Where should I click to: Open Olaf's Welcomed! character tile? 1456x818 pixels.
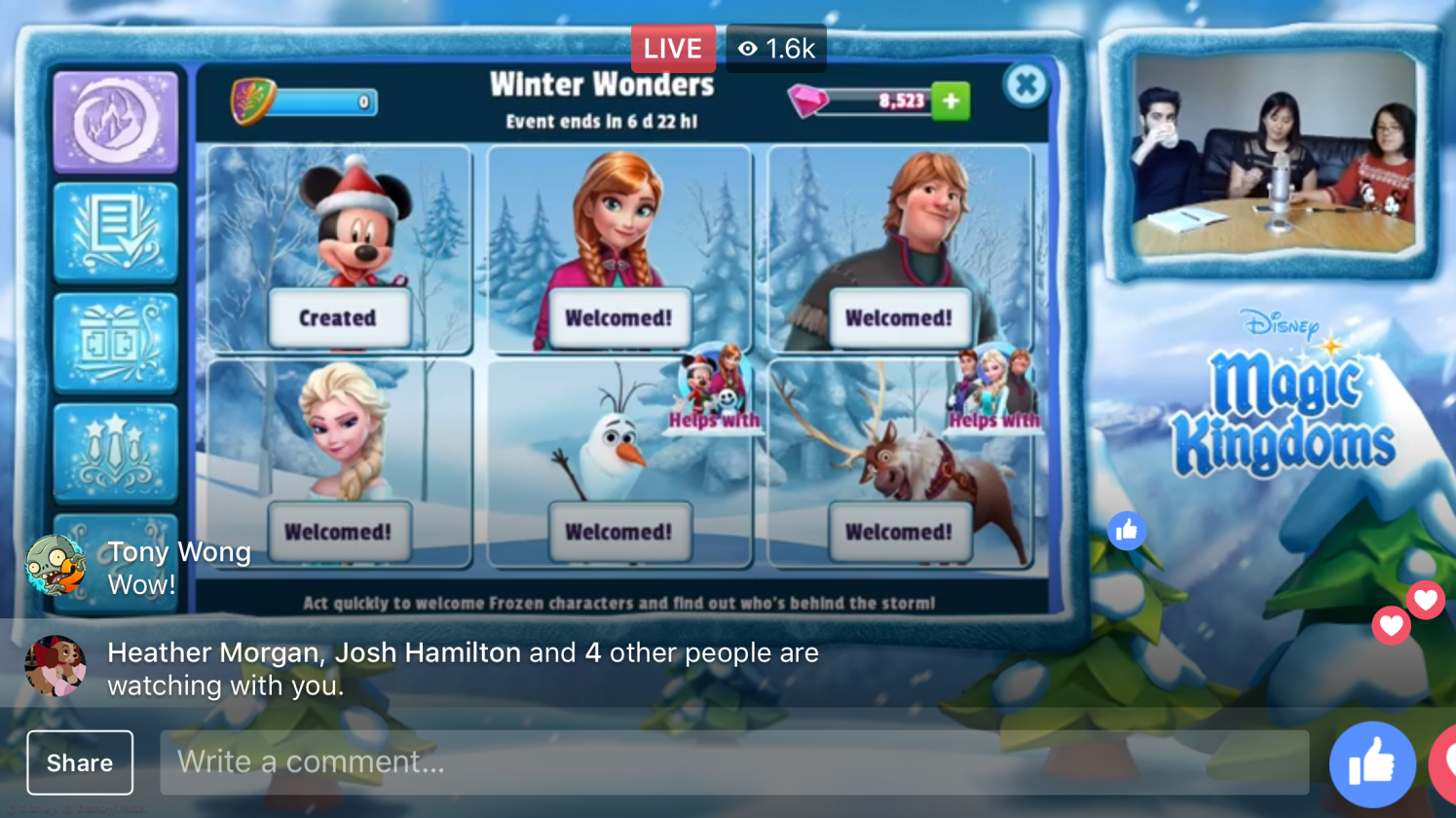tap(618, 464)
